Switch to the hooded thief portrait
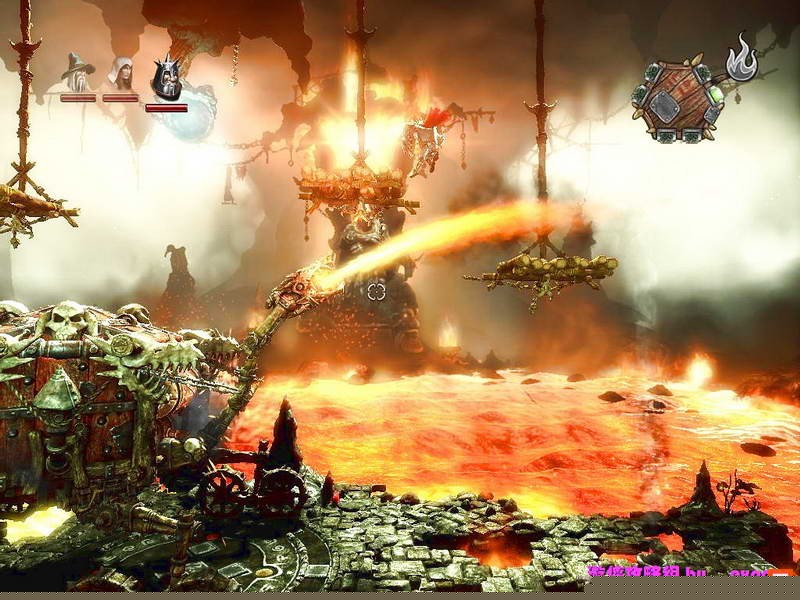 click(120, 73)
